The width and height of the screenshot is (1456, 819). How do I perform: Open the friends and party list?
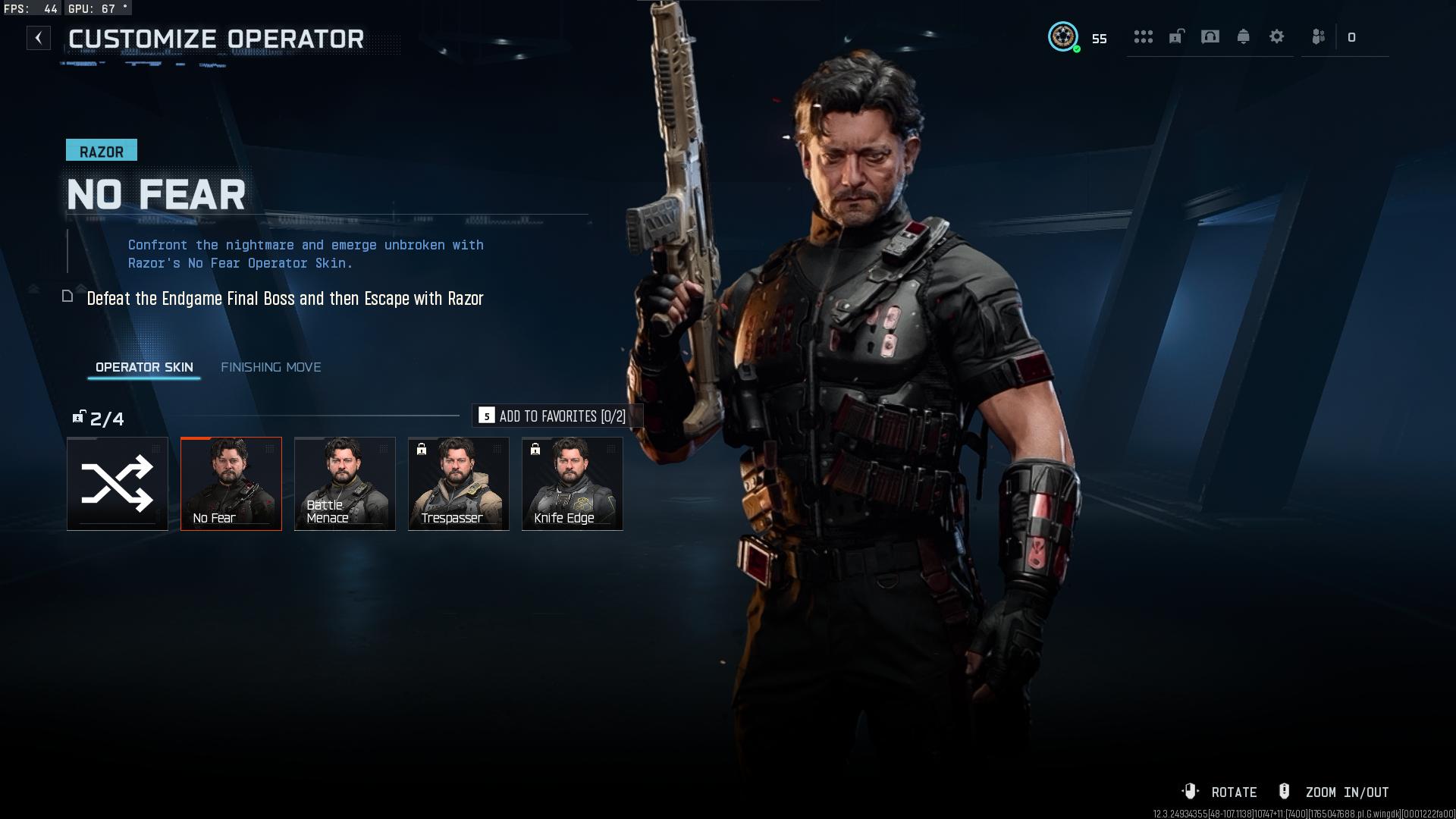[1319, 37]
